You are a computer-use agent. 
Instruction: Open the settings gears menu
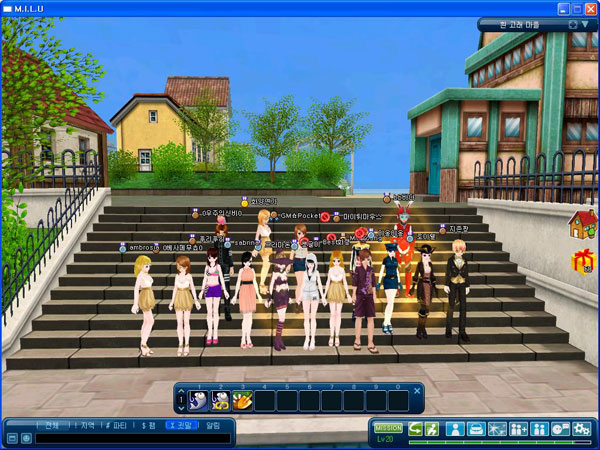(x=581, y=429)
